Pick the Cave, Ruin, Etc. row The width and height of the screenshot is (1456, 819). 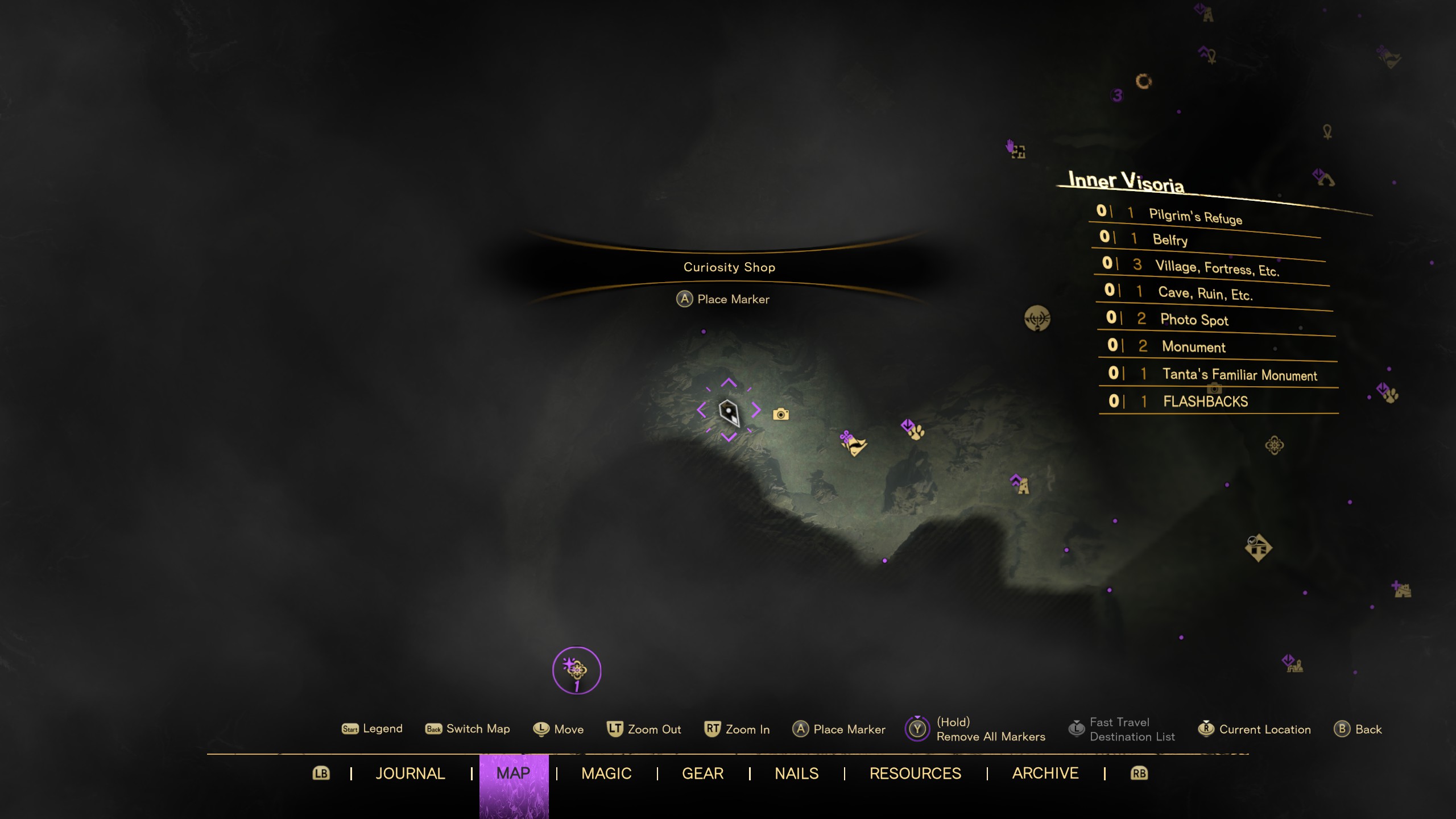click(x=1205, y=293)
